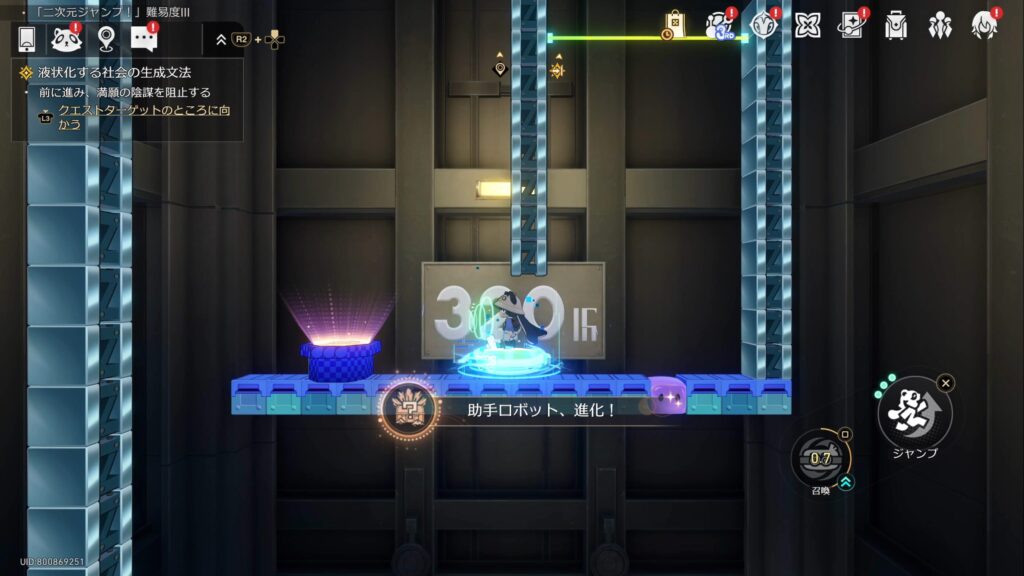The image size is (1024, 576).
Task: Open the team lineup icon
Action: click(939, 25)
